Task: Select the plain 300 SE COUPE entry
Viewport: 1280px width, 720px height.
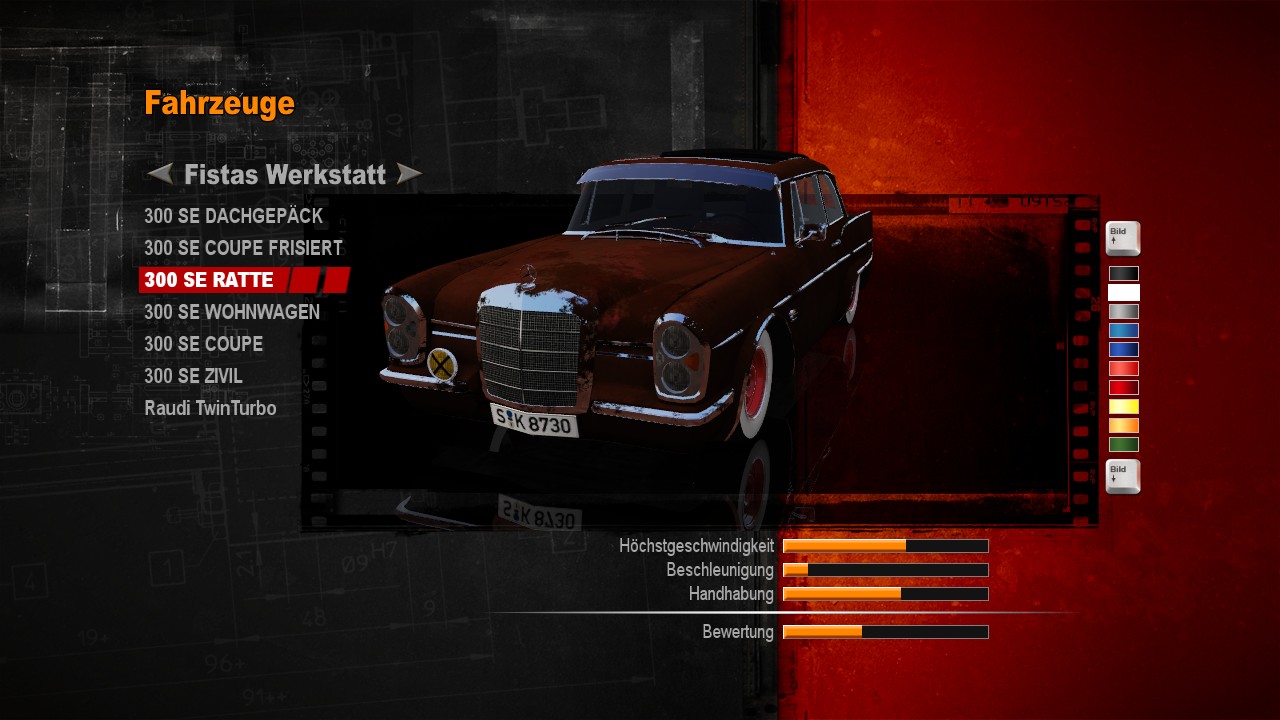Action: [x=203, y=344]
